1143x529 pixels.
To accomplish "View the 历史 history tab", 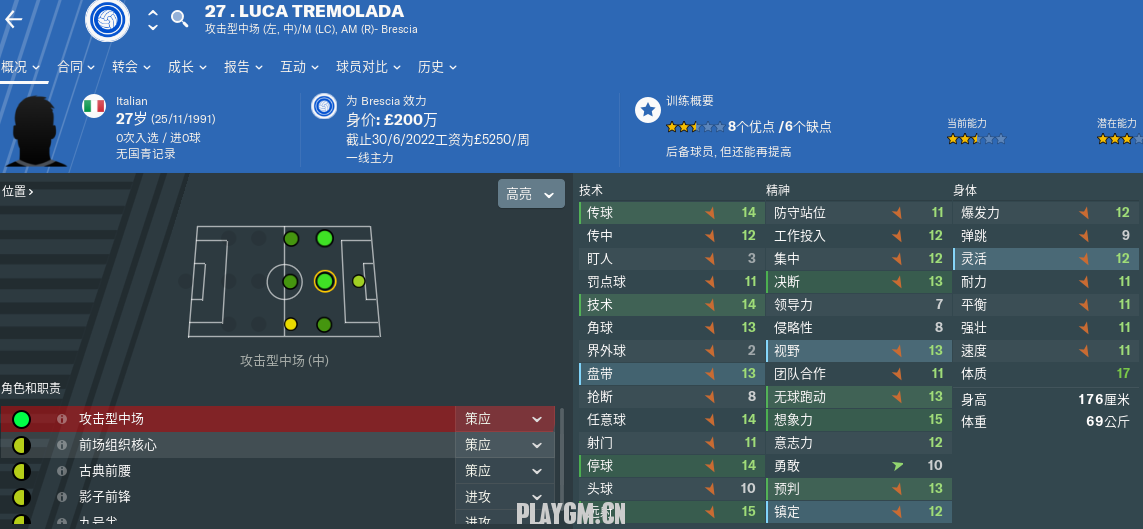I will pyautogui.click(x=437, y=67).
